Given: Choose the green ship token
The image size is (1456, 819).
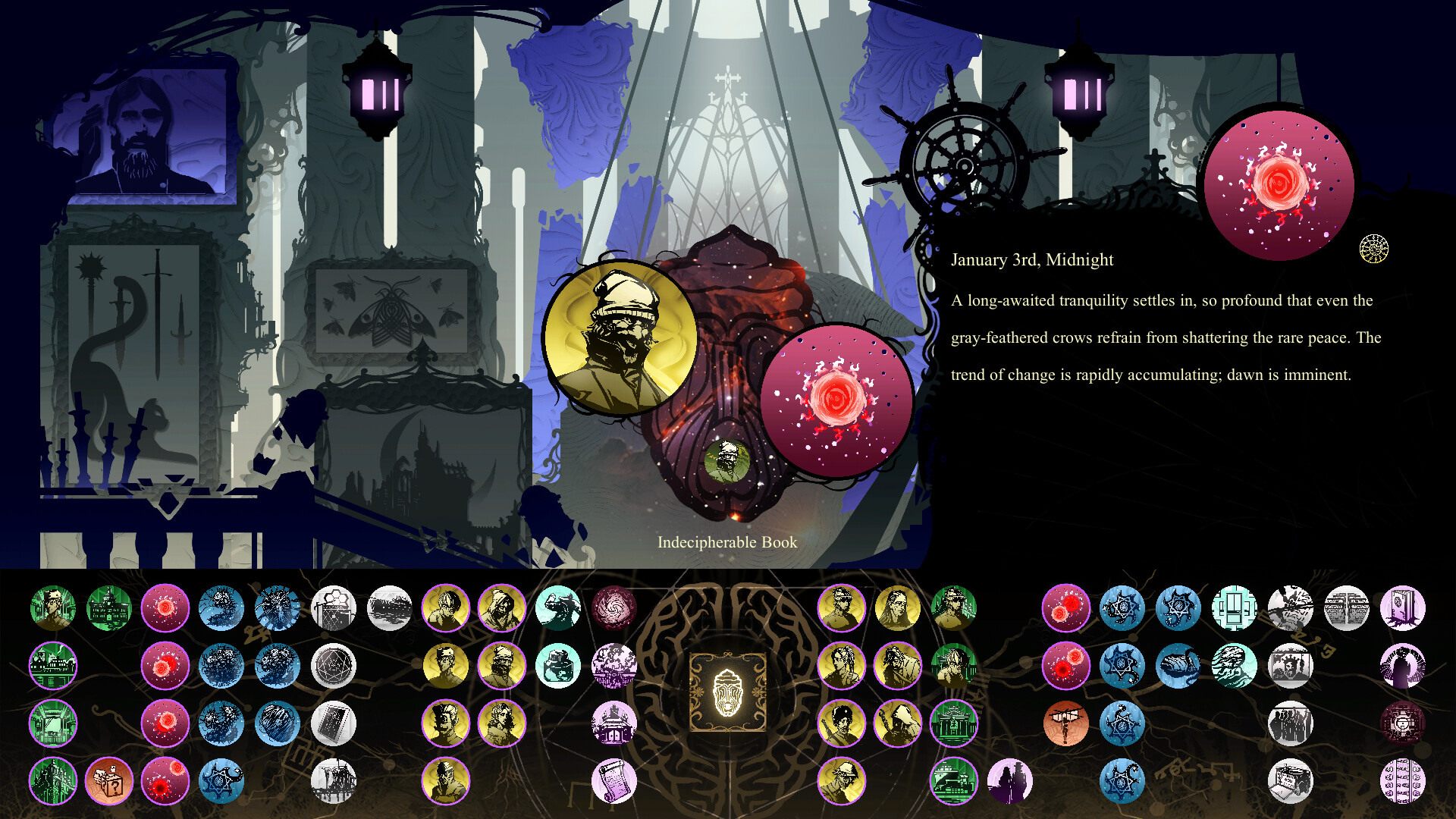Looking at the screenshot, I should 953,781.
